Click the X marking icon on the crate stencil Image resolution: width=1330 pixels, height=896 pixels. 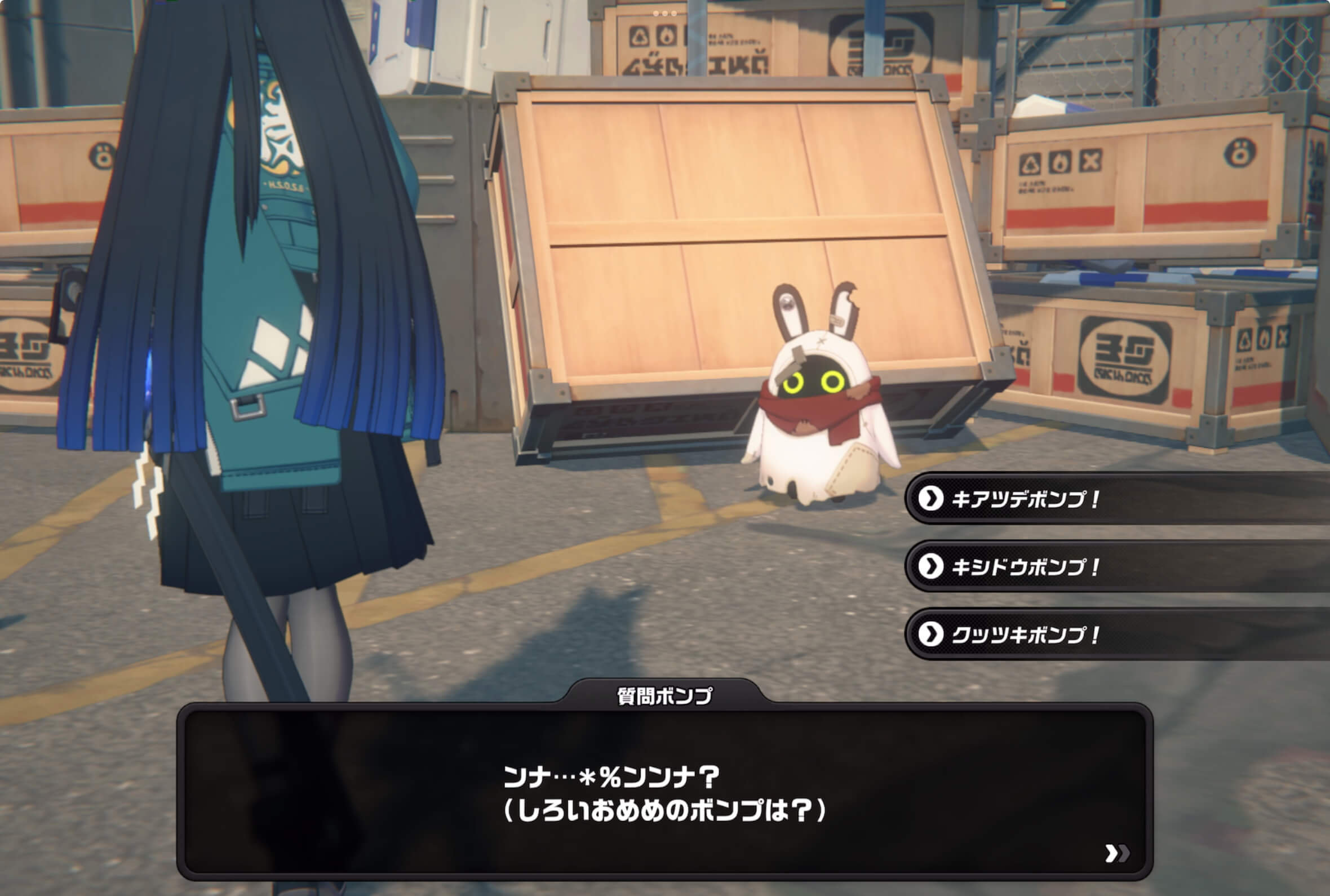coord(1090,161)
